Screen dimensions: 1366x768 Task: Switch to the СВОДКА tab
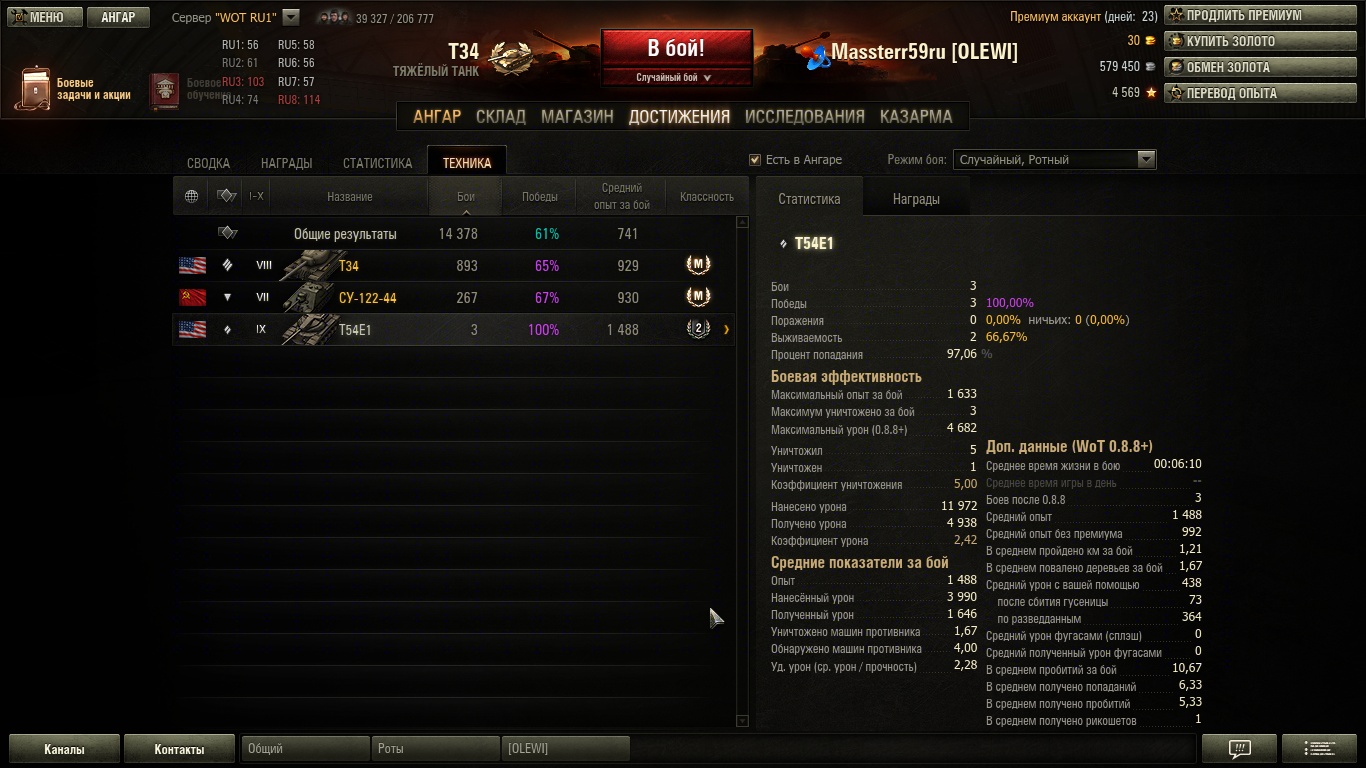click(208, 163)
